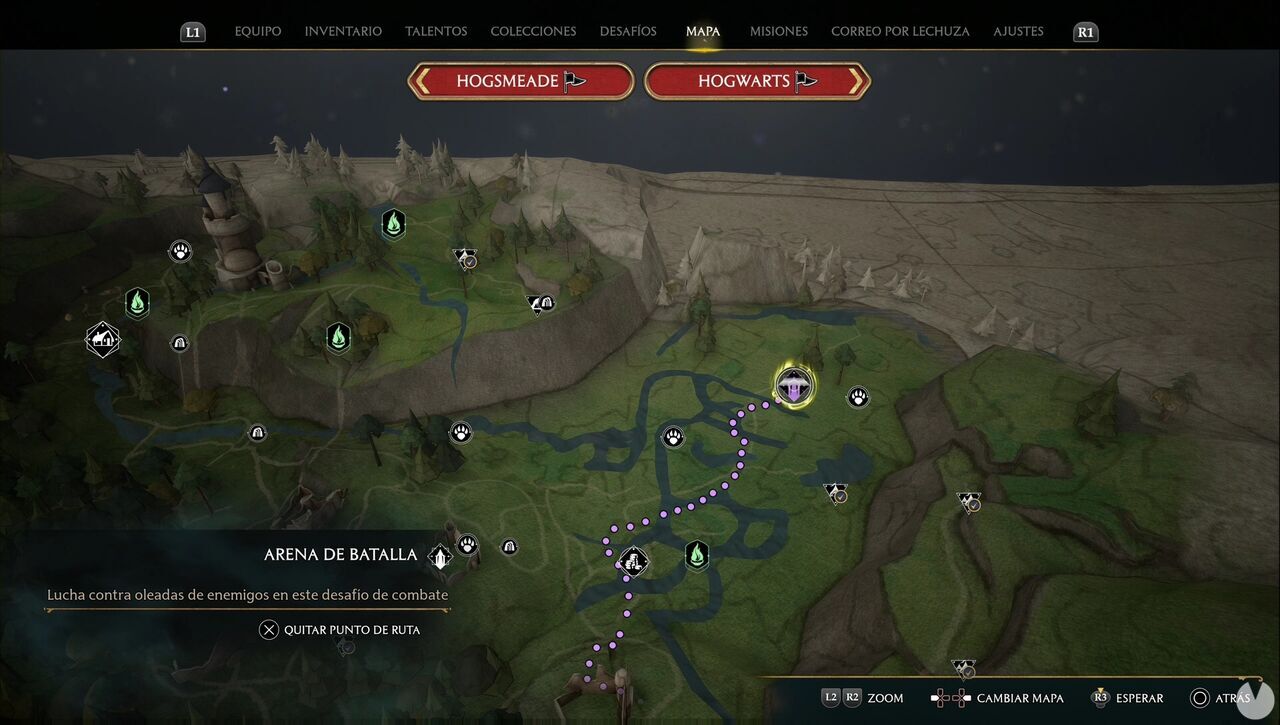Open the HOGSMEADE map view
The width and height of the screenshot is (1280, 725).
pyautogui.click(x=520, y=80)
